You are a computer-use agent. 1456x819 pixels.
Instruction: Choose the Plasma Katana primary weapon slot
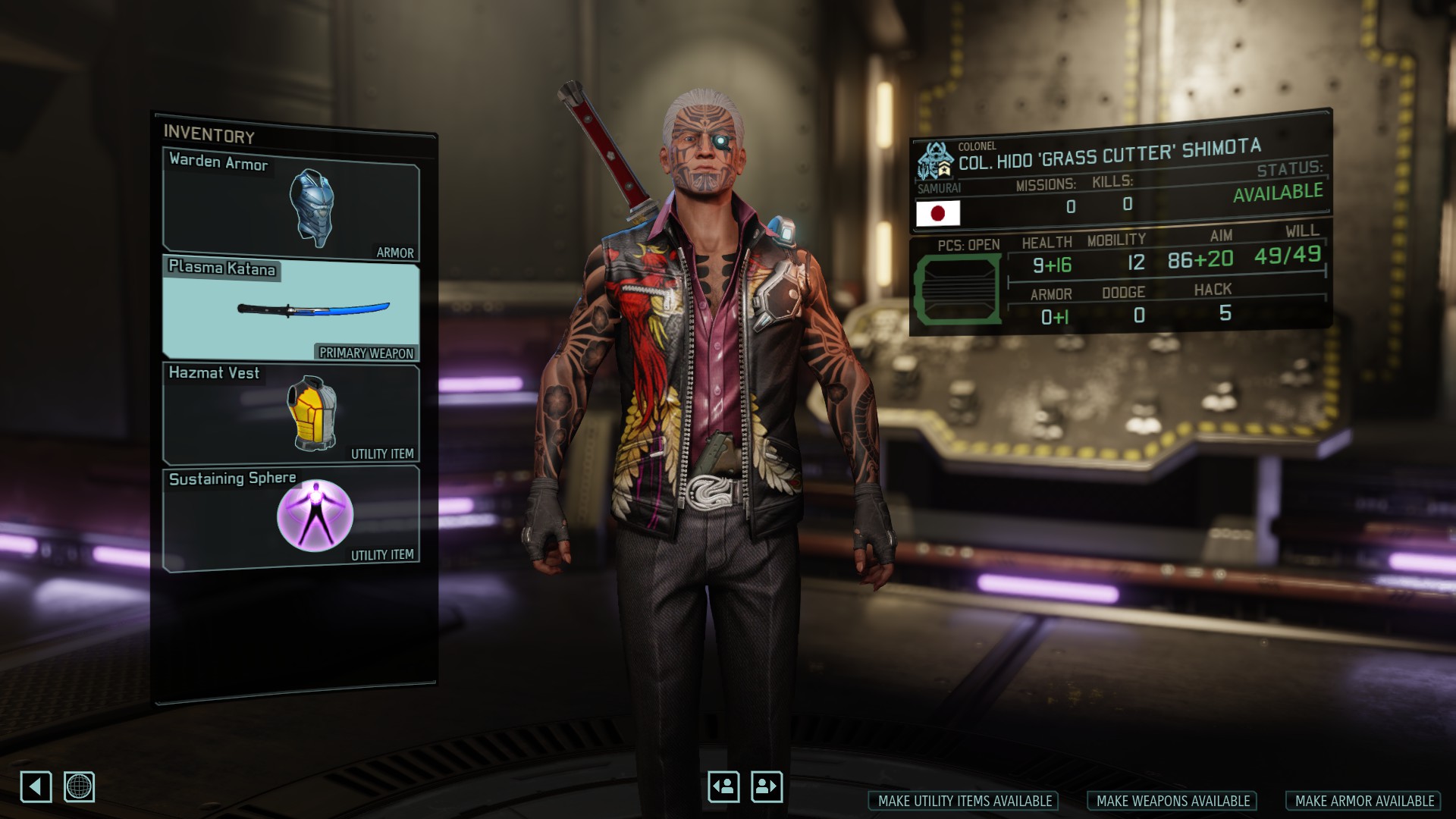[x=291, y=308]
